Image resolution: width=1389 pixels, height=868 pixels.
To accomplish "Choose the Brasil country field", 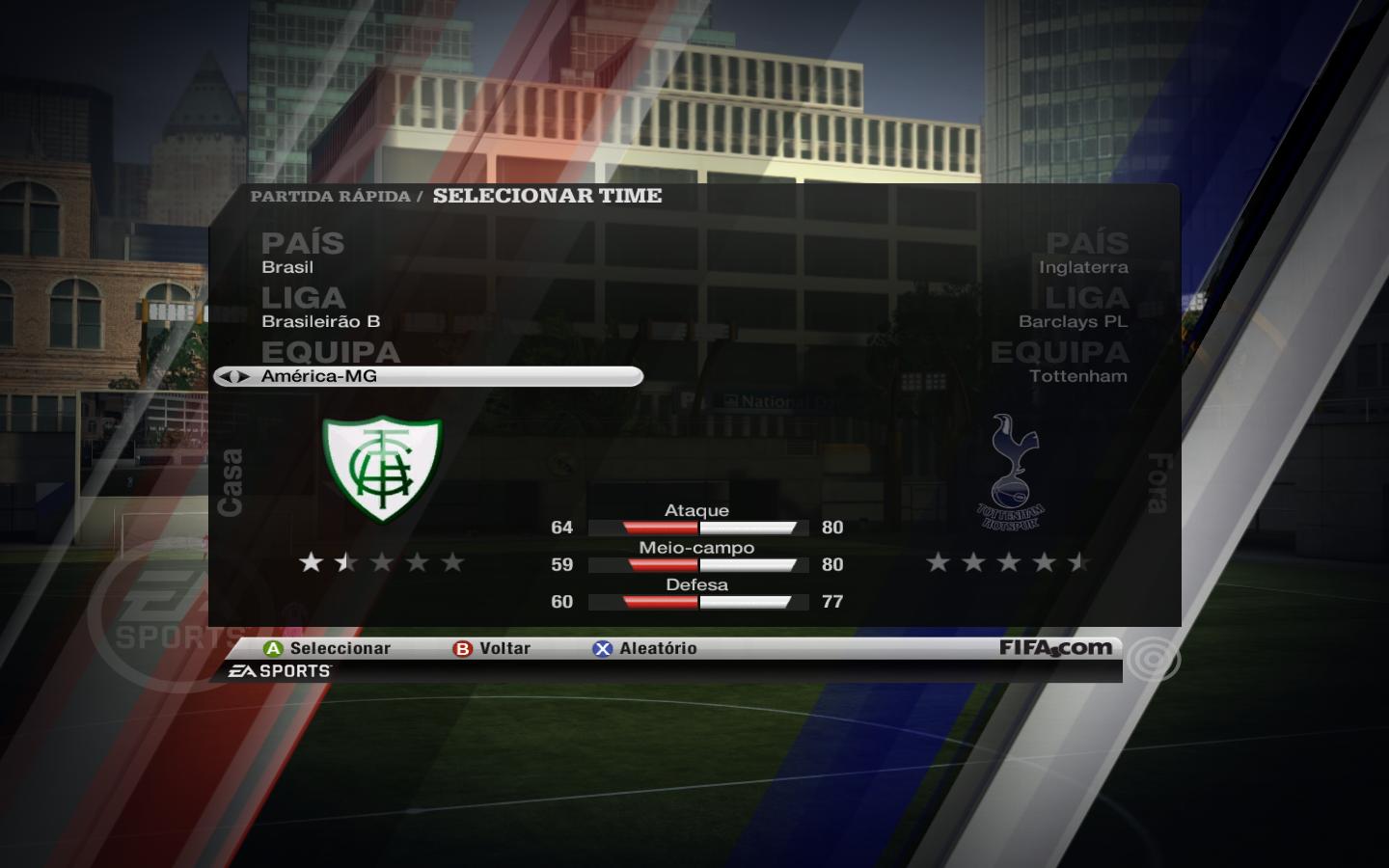I will click(287, 267).
